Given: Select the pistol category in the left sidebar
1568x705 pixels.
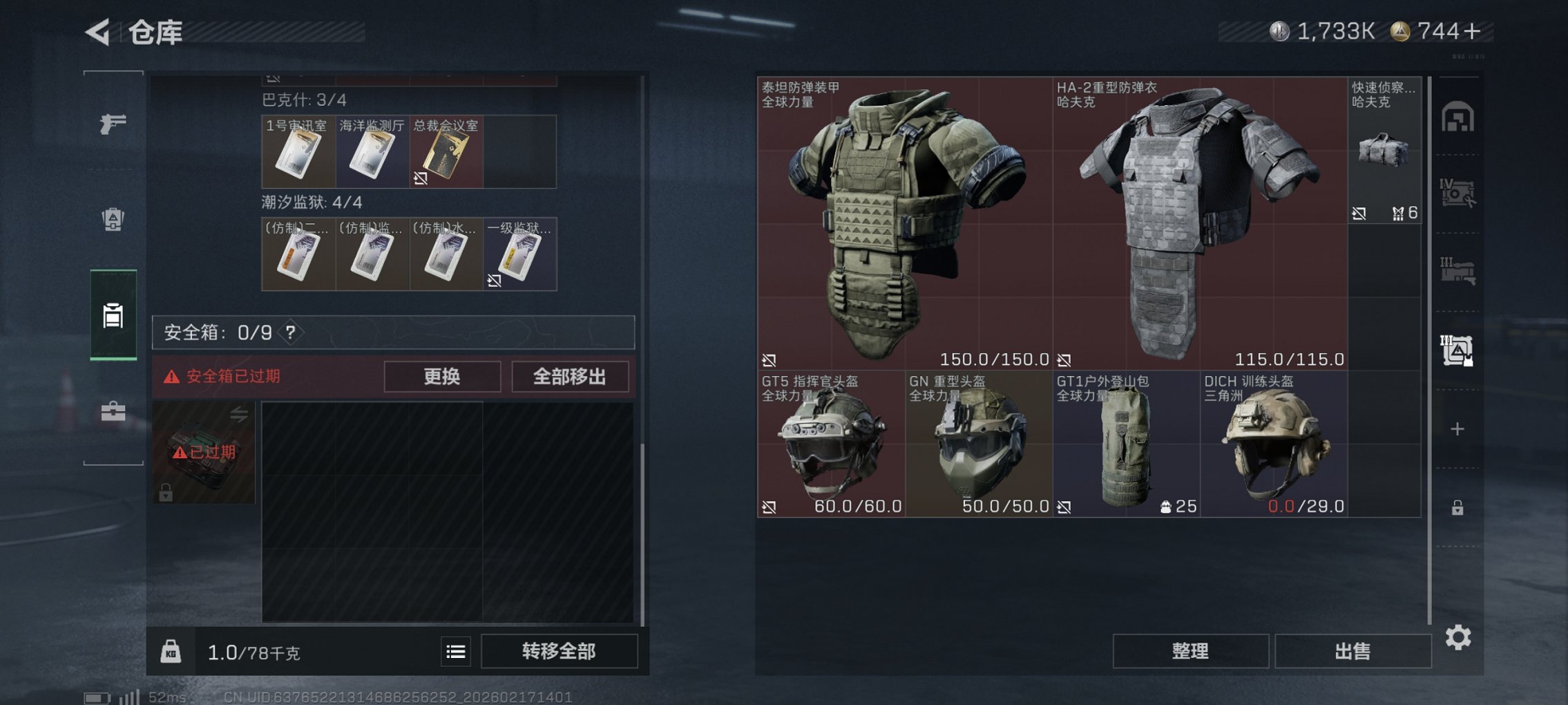Looking at the screenshot, I should coord(114,124).
